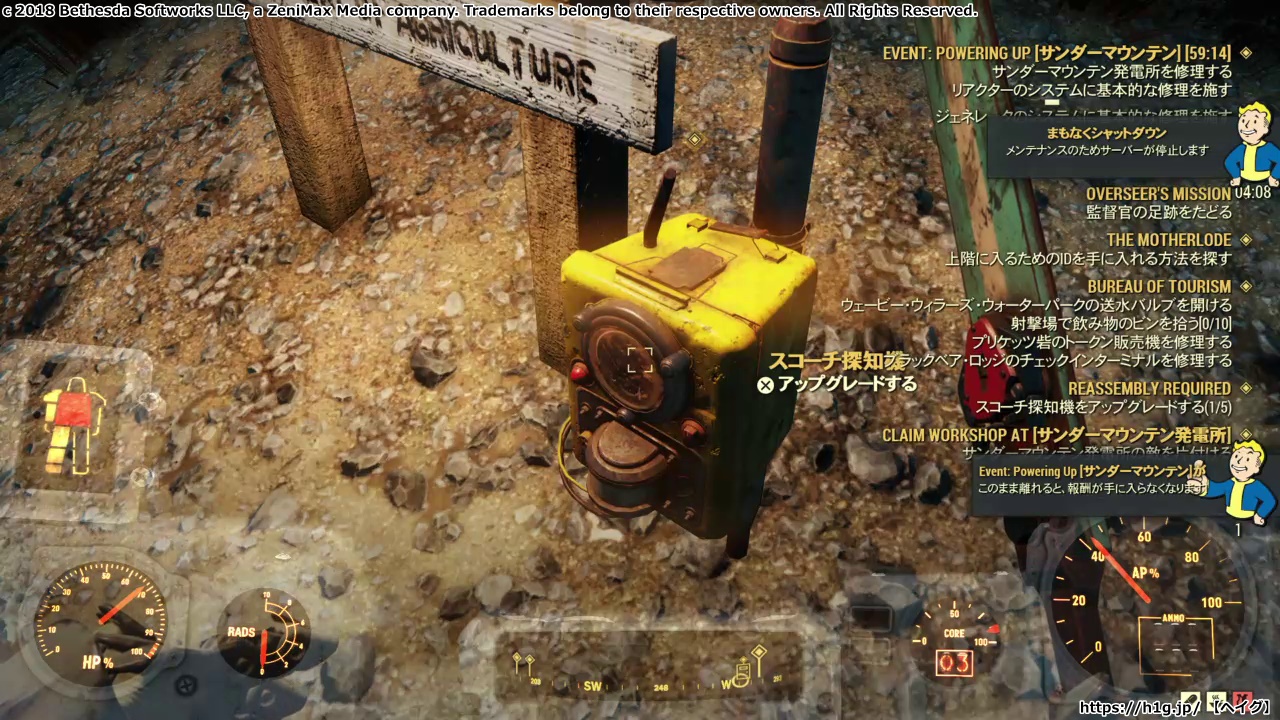
Task: Click the pill status effect icon
Action: coord(1190,702)
